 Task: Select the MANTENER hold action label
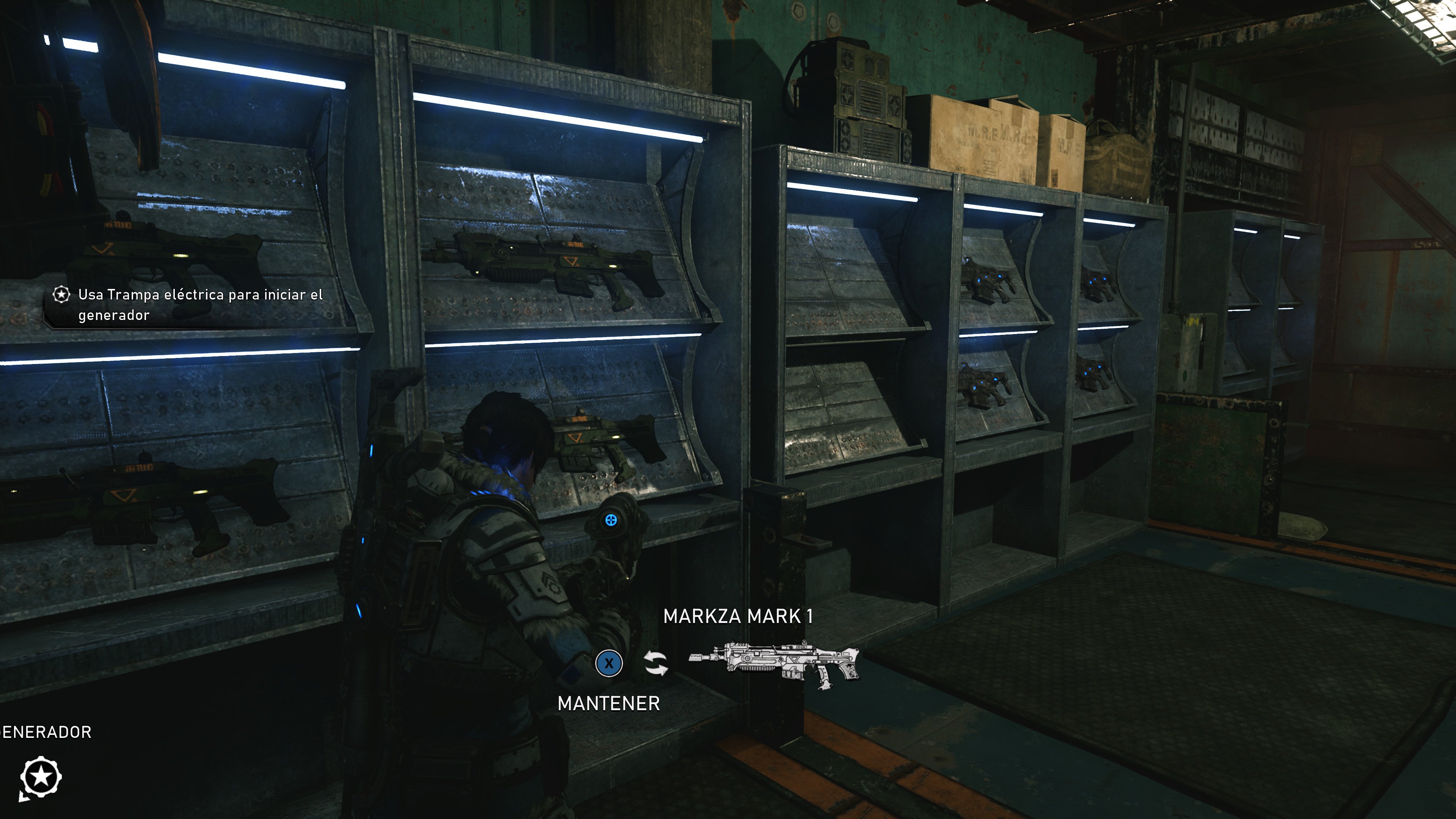(609, 704)
